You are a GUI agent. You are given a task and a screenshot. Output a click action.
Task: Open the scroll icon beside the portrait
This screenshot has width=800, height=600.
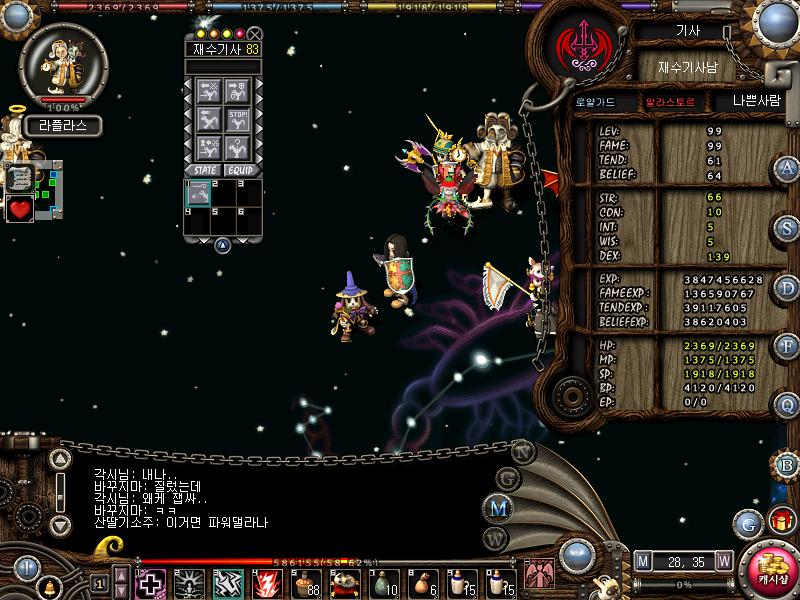(x=20, y=178)
